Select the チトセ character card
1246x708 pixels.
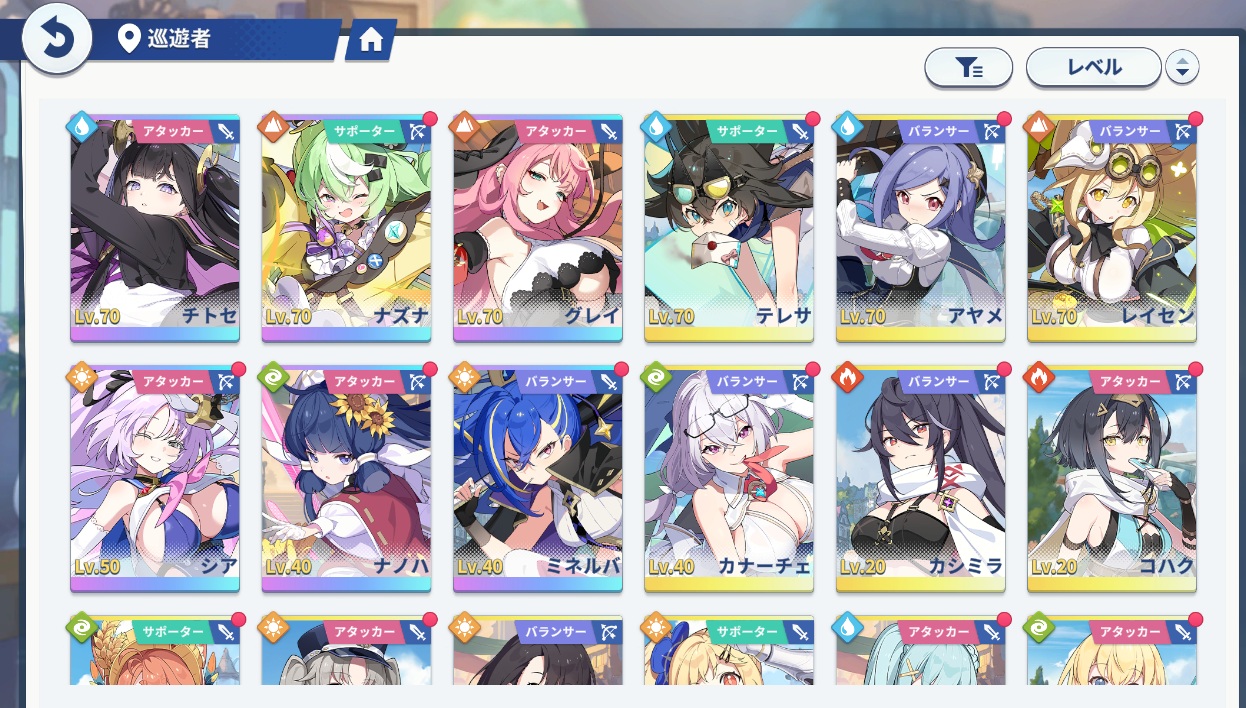(155, 226)
